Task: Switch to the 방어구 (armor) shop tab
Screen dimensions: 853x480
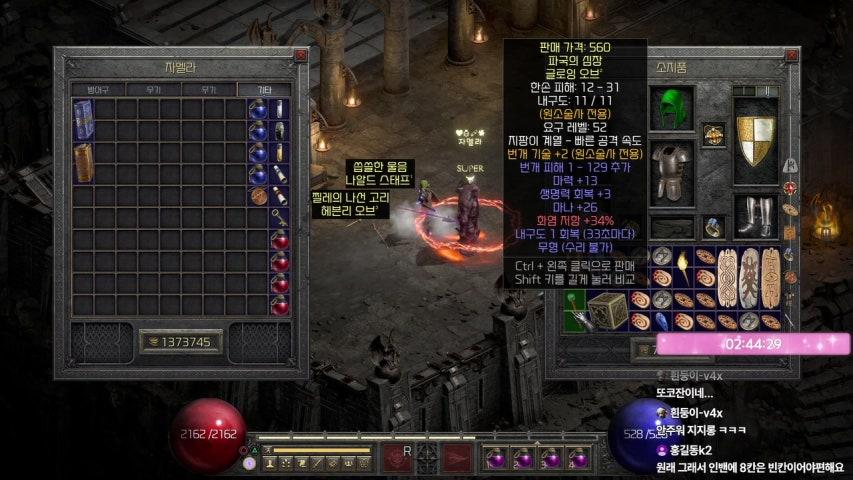Action: pos(97,89)
